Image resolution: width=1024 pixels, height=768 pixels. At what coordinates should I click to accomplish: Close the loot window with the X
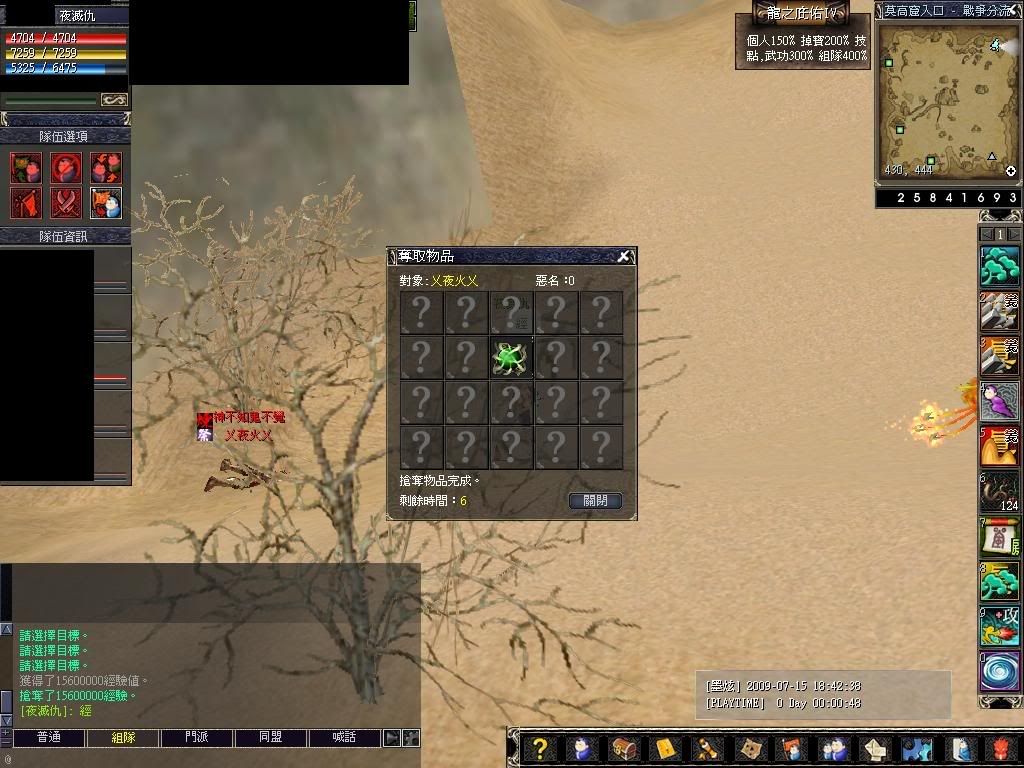[623, 257]
